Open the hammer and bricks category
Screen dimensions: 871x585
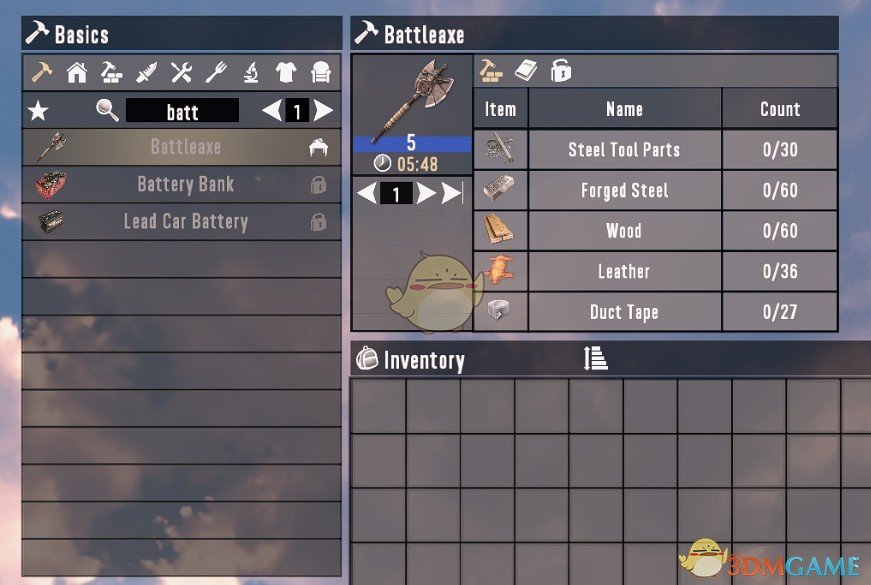111,72
